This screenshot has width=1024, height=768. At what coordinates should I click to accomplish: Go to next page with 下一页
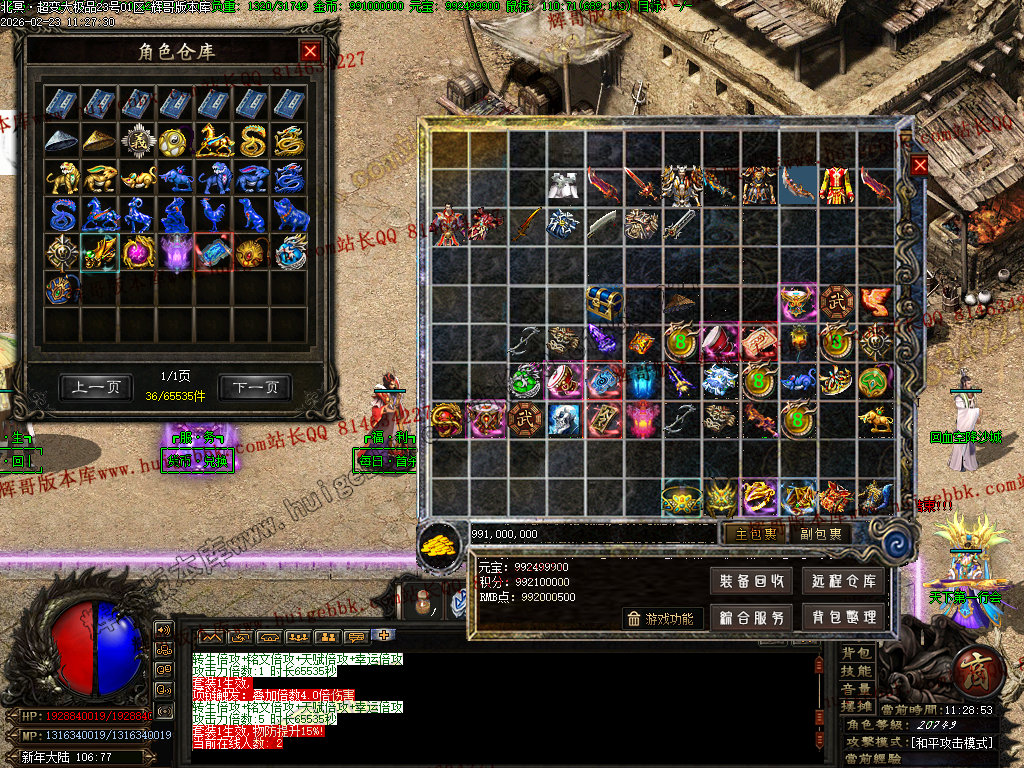[x=255, y=387]
